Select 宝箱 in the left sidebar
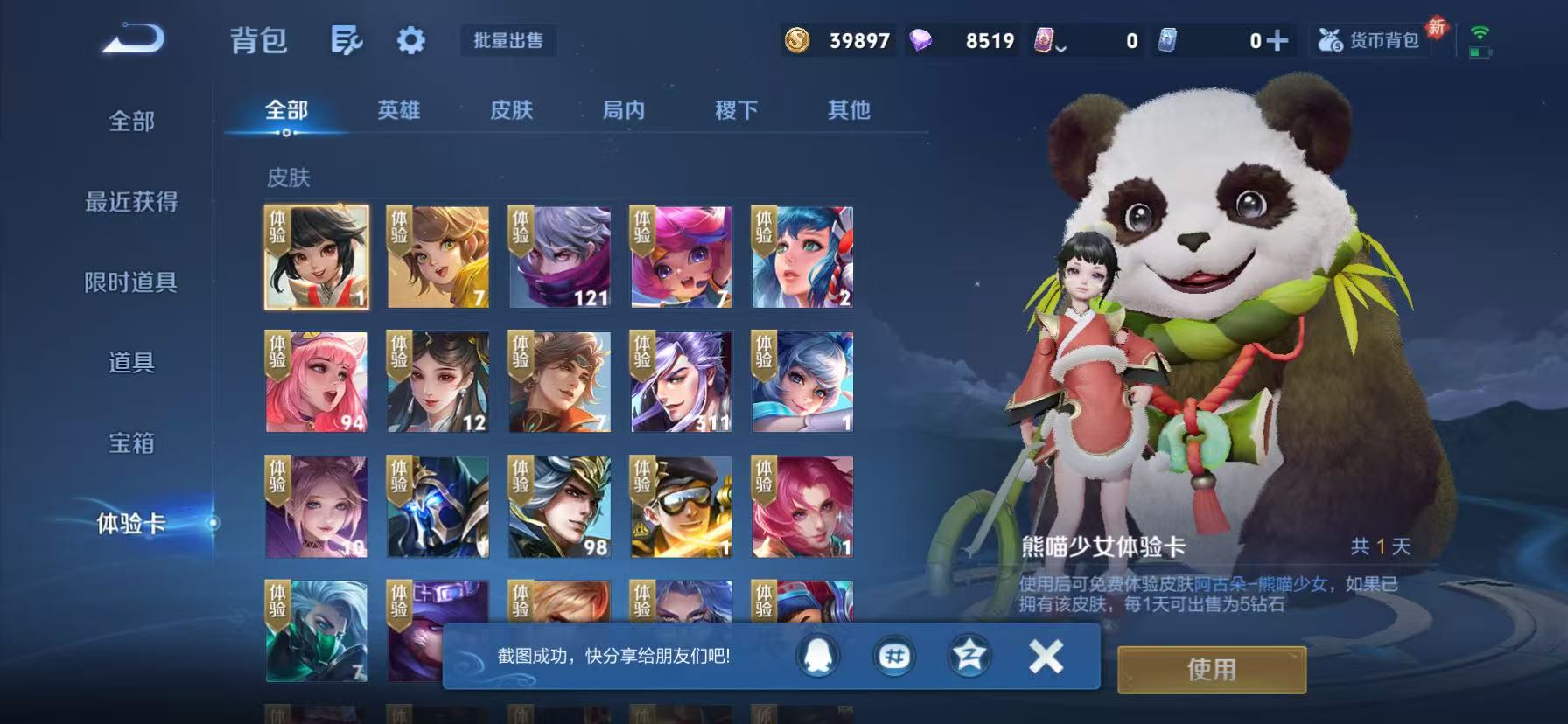This screenshot has width=1568, height=724. (129, 444)
